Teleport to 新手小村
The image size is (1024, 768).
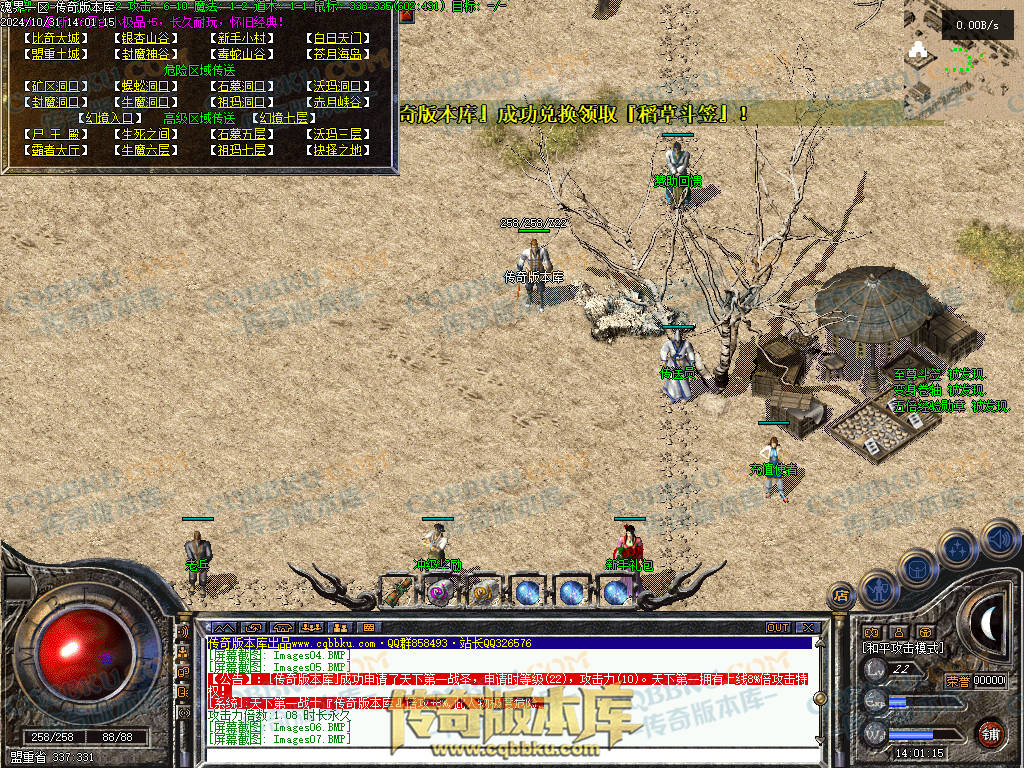(241, 38)
